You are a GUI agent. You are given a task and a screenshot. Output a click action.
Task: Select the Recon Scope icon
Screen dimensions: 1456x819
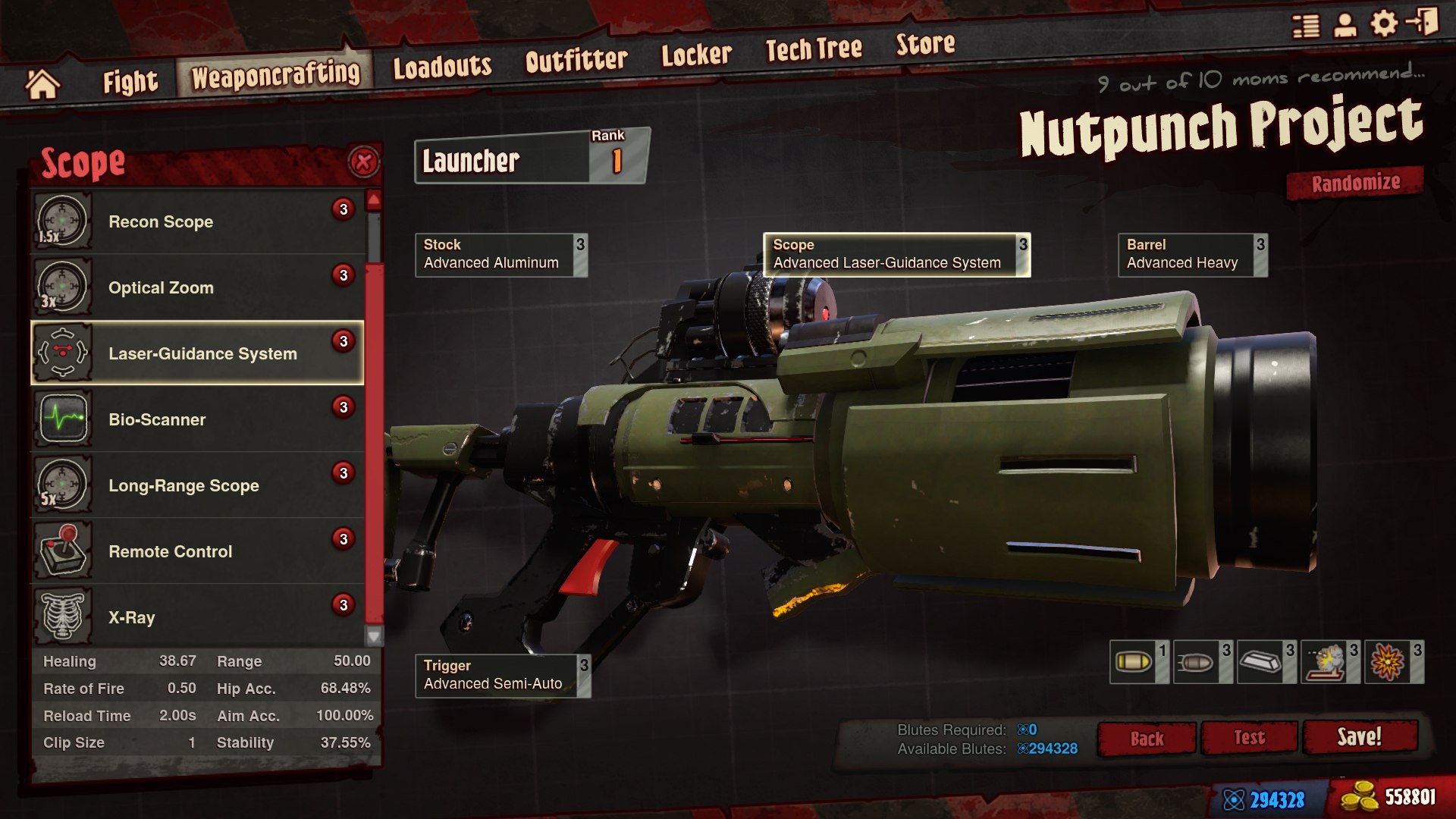(x=62, y=221)
